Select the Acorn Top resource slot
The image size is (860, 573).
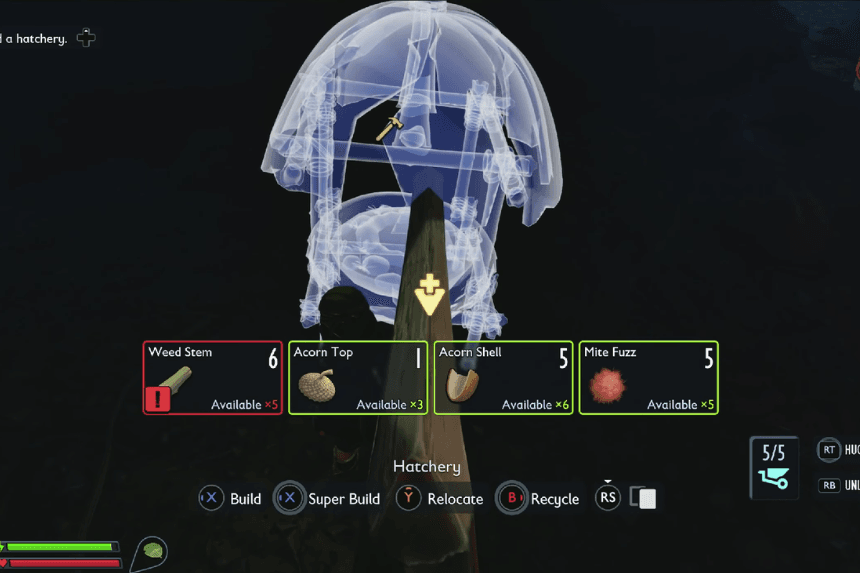tap(357, 378)
